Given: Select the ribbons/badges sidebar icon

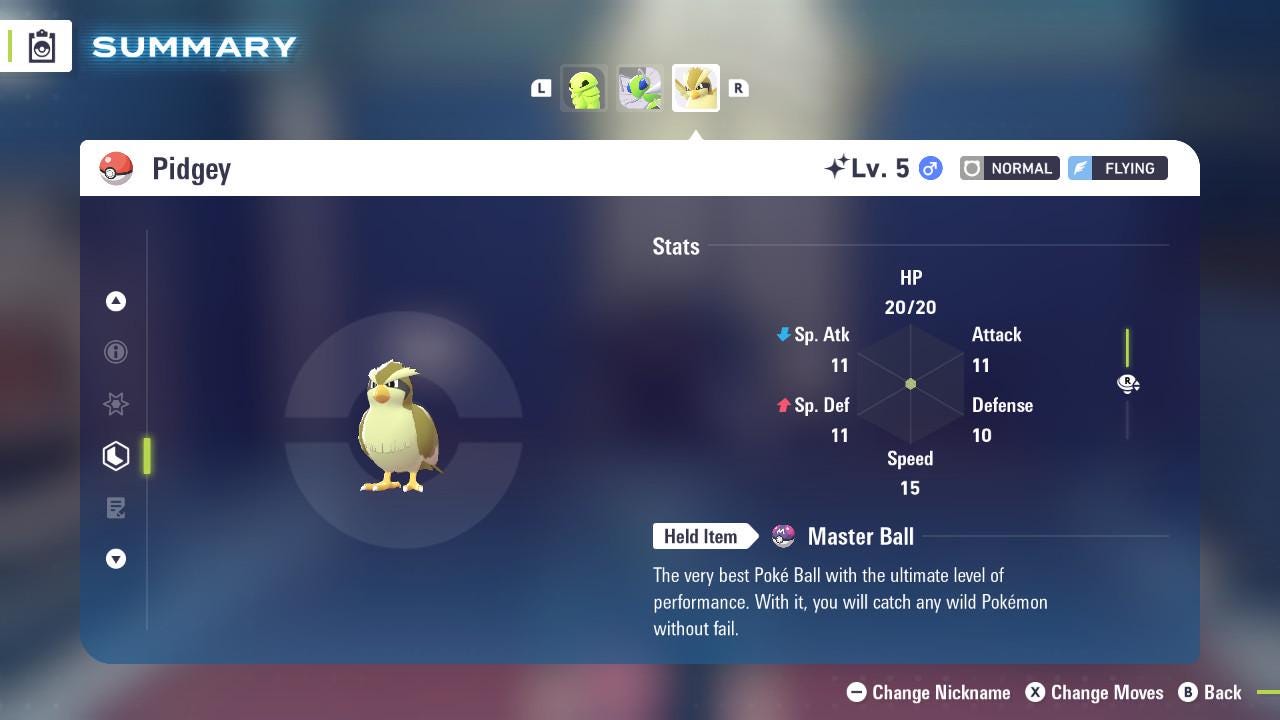Looking at the screenshot, I should click(116, 404).
